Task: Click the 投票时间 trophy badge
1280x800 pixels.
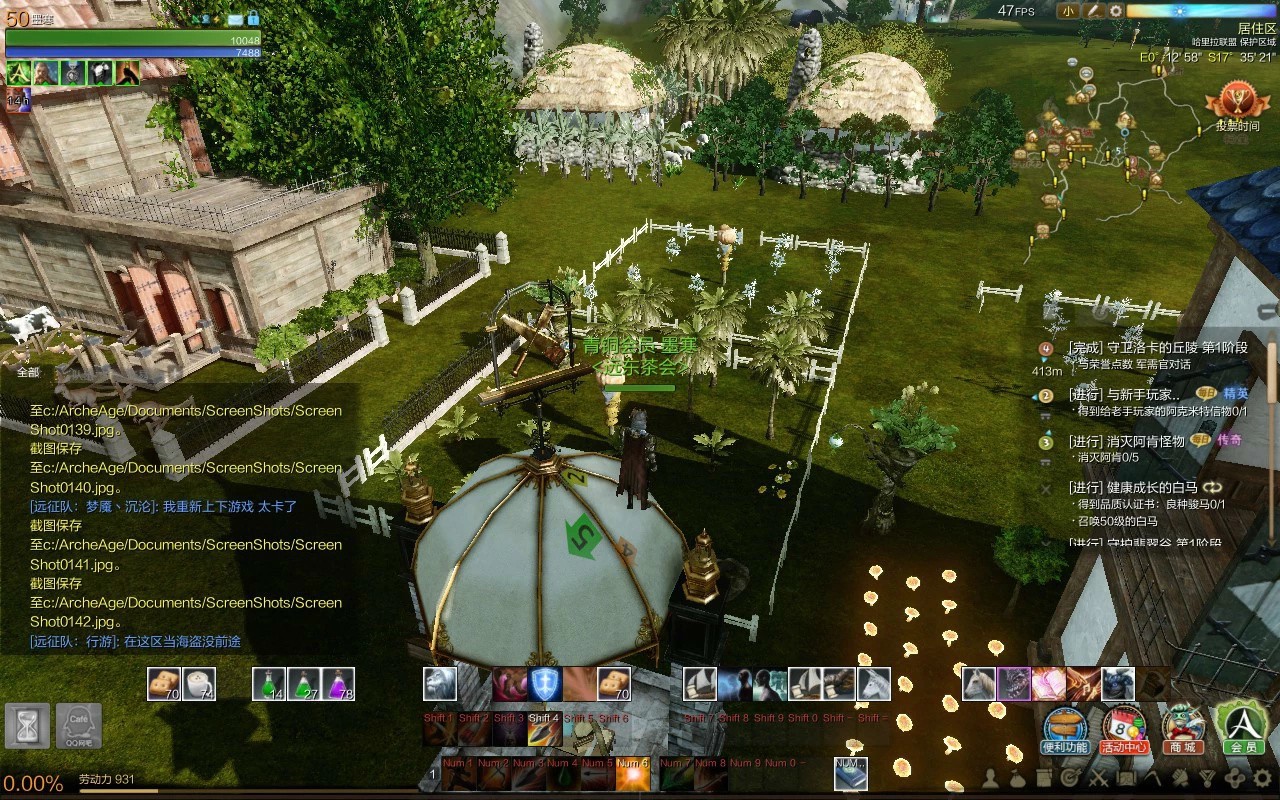Action: coord(1236,106)
